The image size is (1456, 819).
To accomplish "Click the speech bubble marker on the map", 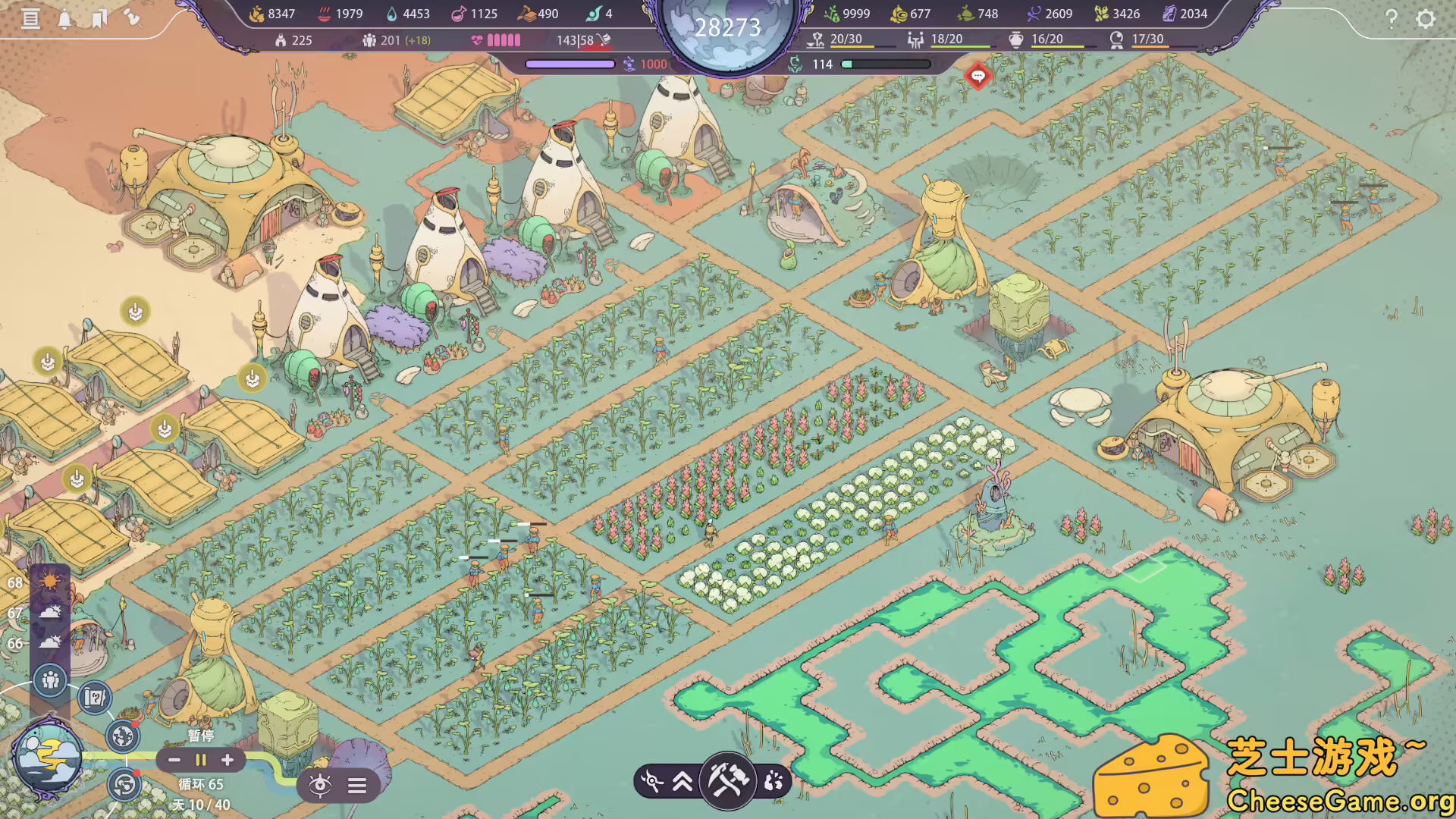I will coord(978,77).
